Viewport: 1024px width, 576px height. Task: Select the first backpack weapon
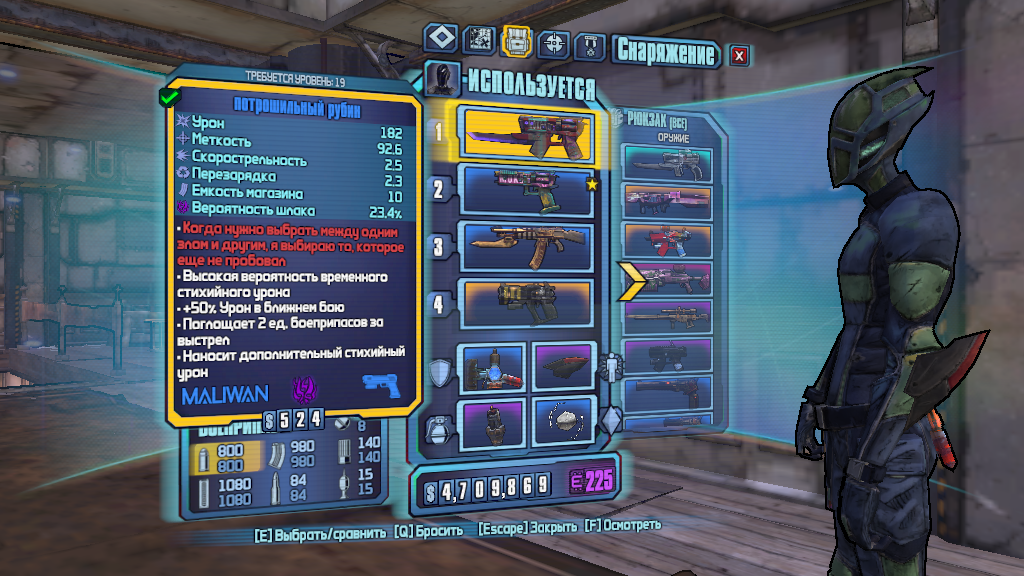pos(670,161)
